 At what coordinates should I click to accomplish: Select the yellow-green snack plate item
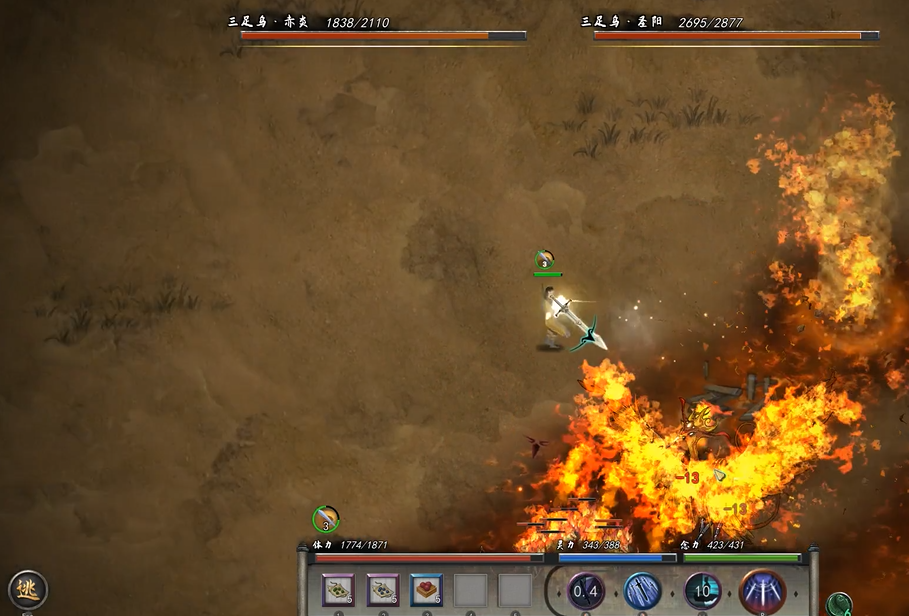click(x=338, y=590)
